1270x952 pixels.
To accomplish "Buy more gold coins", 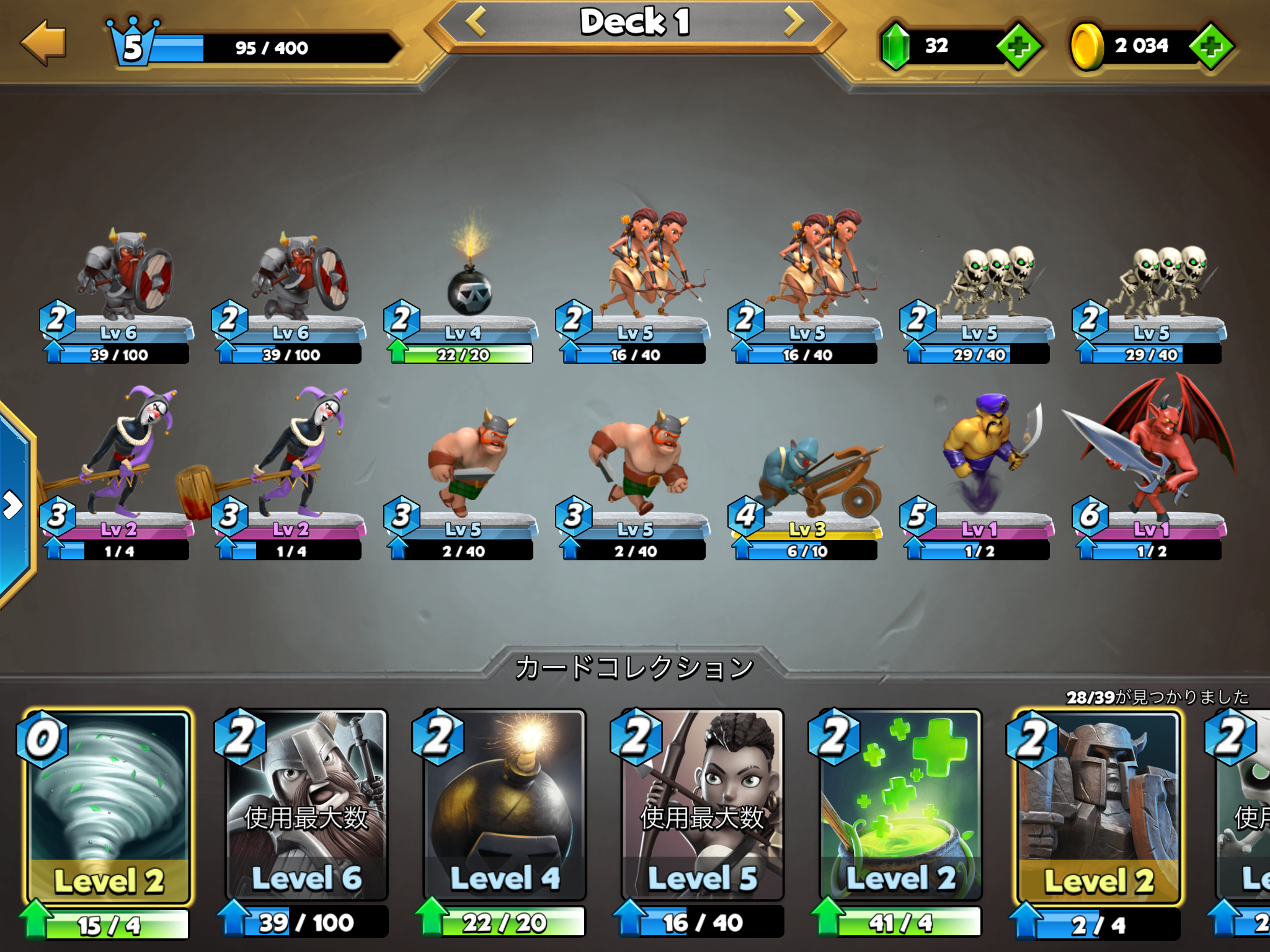I will [1211, 46].
